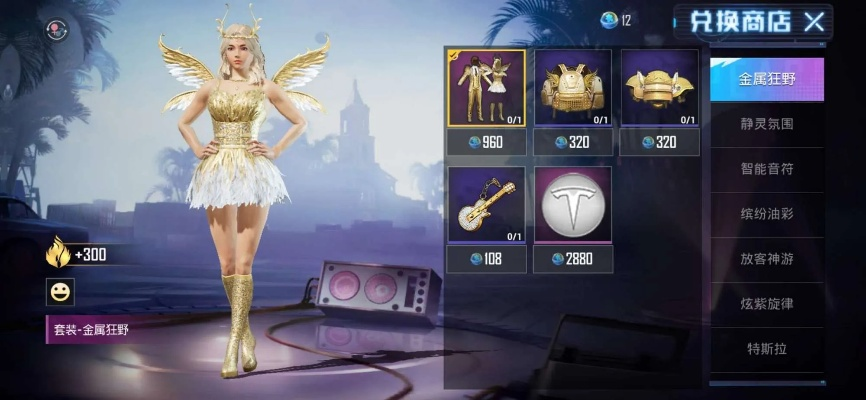866x400 pixels.
Task: Click the round icon in top-left corner
Action: pyautogui.click(x=57, y=31)
